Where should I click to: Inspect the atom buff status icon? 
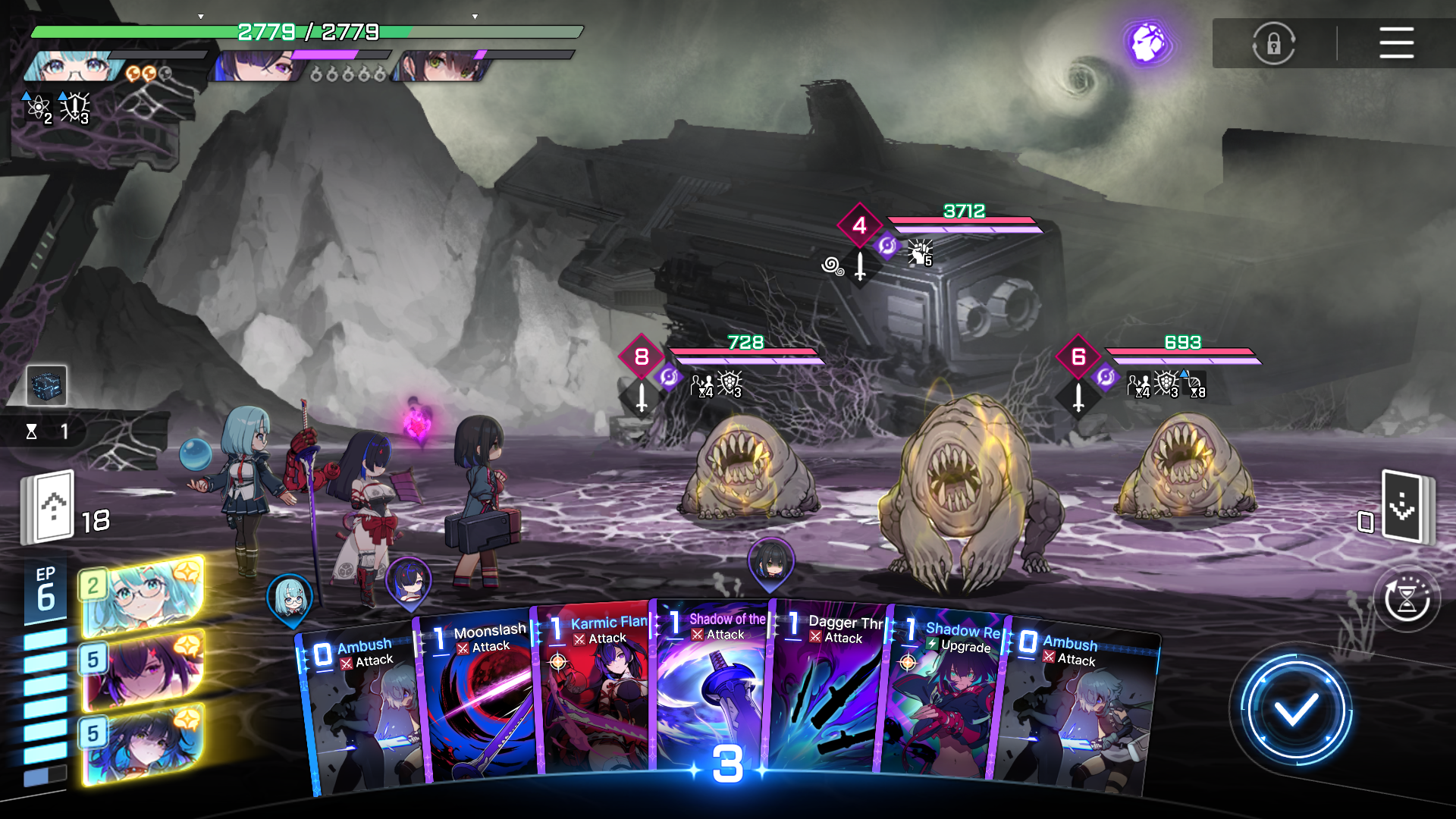pyautogui.click(x=38, y=108)
